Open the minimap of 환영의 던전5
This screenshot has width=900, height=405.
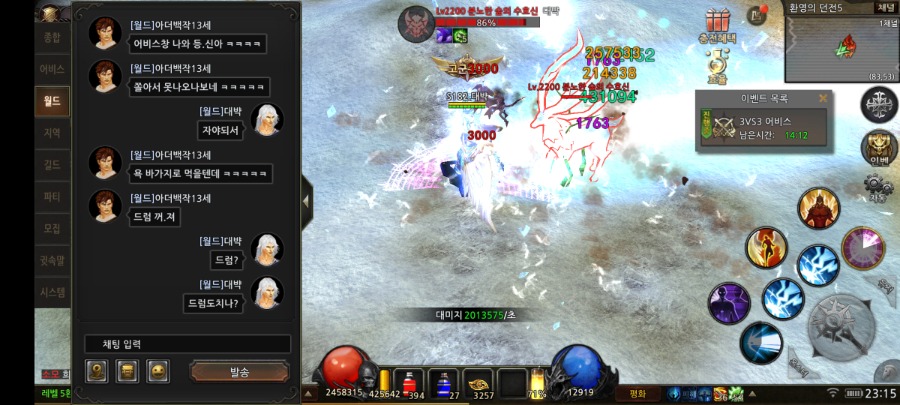point(841,47)
